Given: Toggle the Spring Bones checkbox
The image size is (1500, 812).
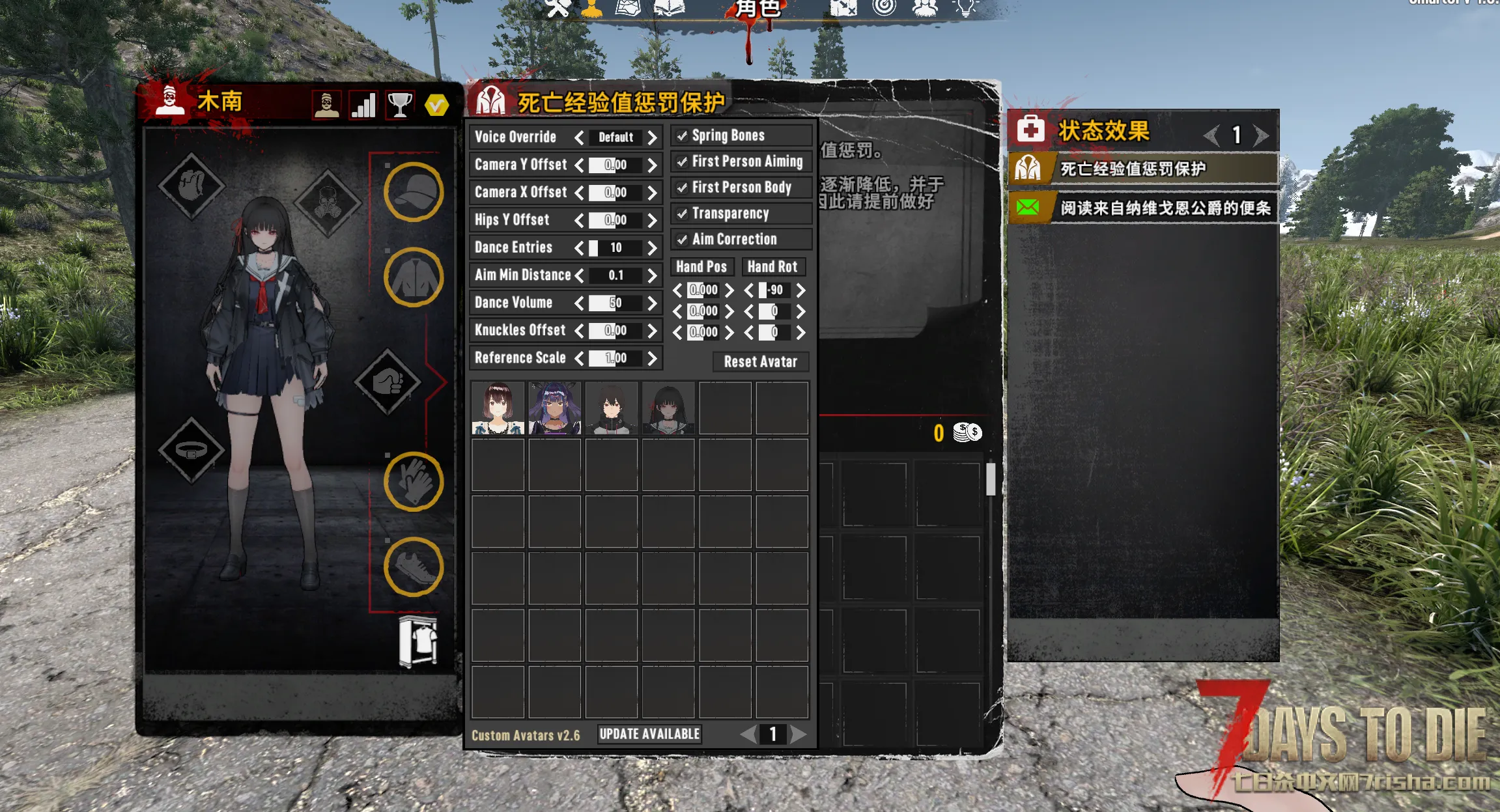Looking at the screenshot, I should [x=682, y=136].
